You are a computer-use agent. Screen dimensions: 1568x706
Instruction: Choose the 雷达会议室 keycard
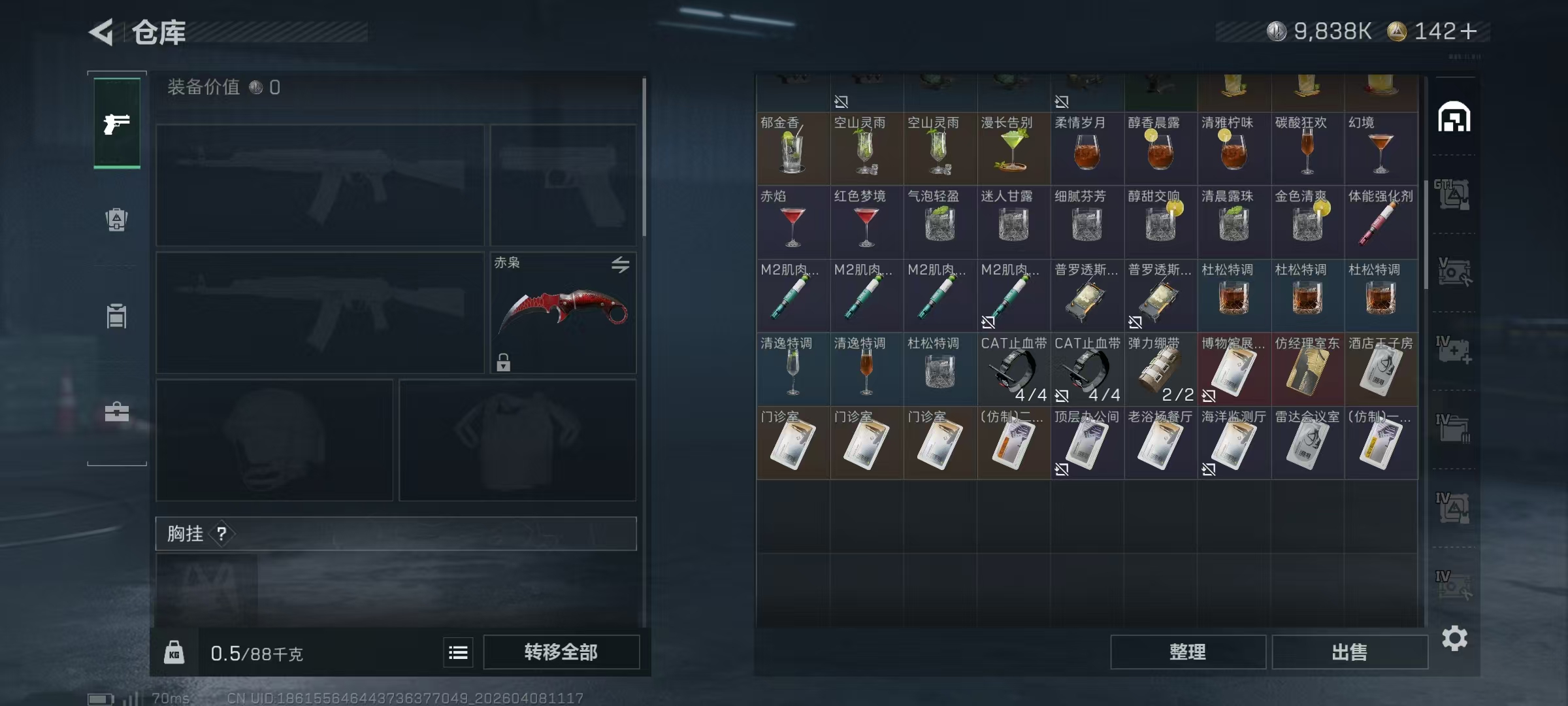pyautogui.click(x=1307, y=443)
